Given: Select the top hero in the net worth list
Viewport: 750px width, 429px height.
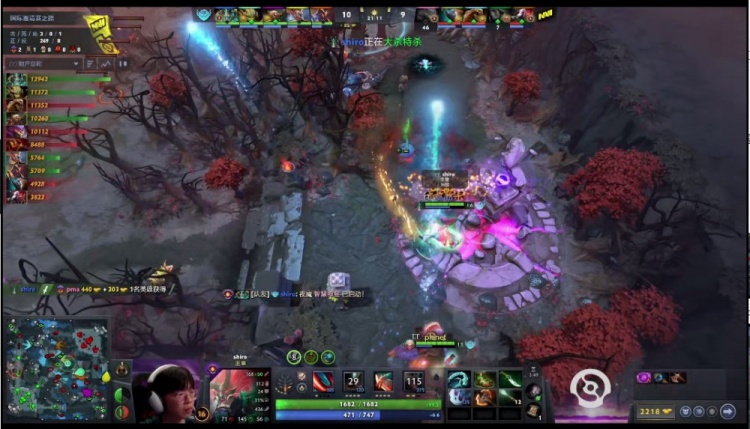Looking at the screenshot, I should 16,78.
